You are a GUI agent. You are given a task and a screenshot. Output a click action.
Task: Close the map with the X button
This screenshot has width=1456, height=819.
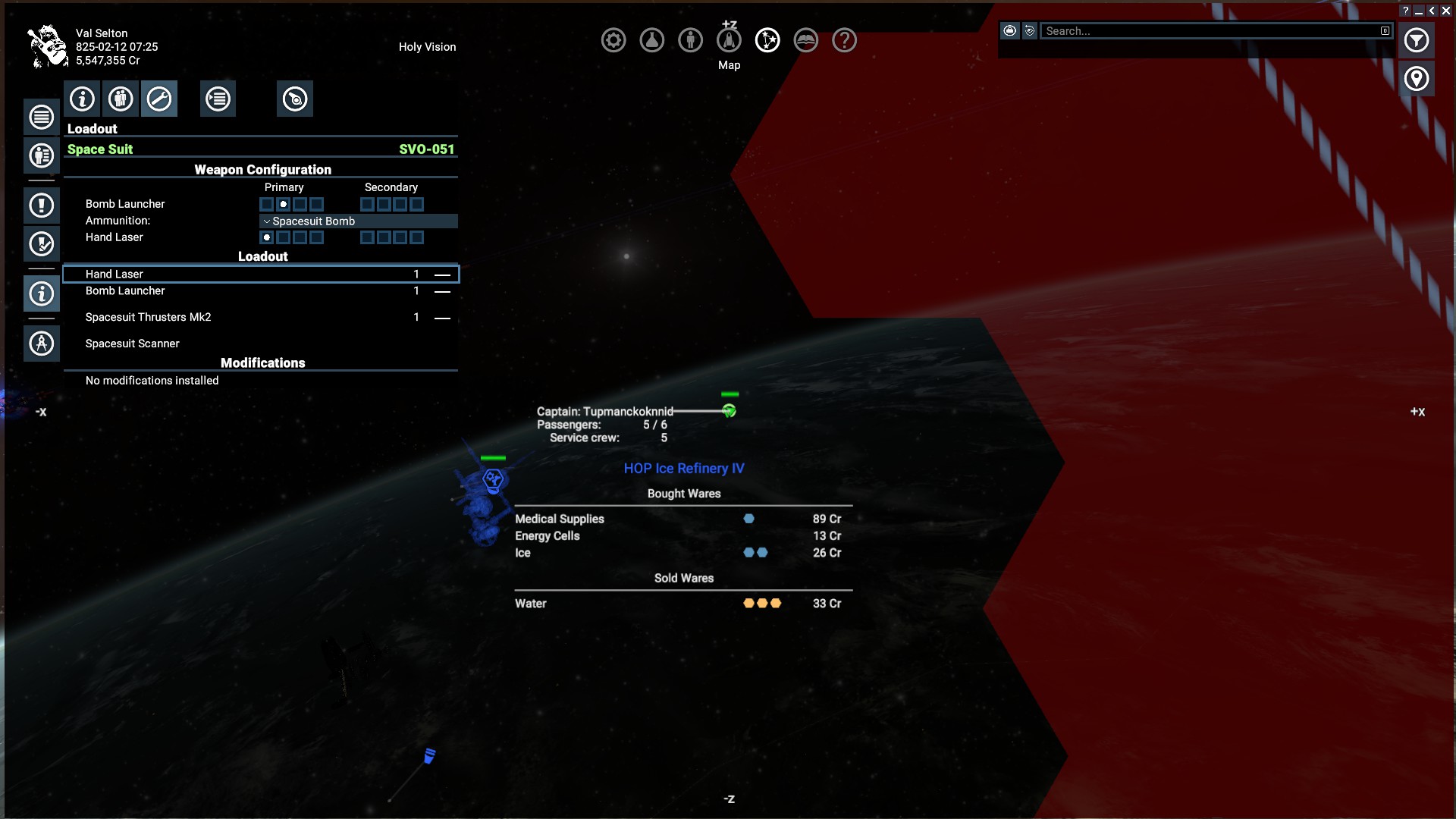pos(1445,11)
